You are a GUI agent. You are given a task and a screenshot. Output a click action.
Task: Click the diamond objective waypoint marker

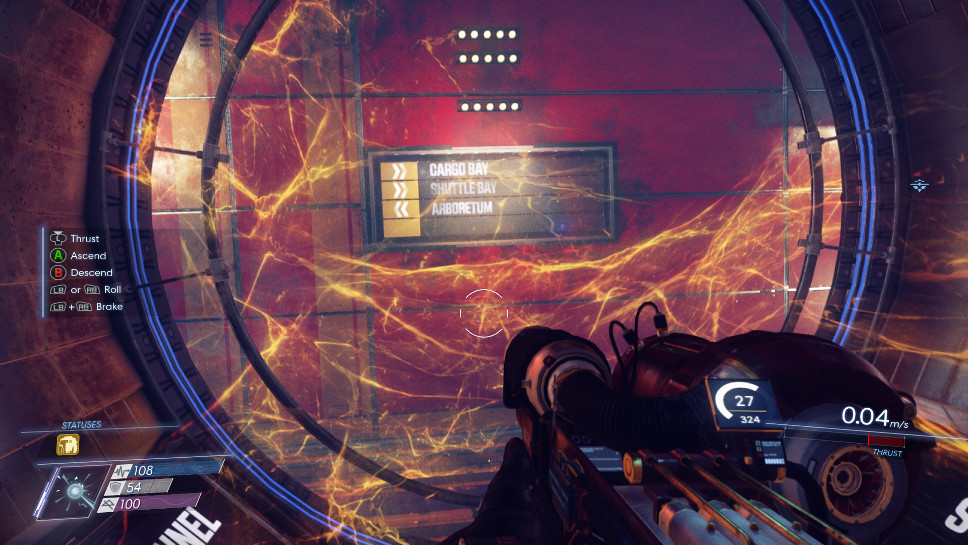920,185
